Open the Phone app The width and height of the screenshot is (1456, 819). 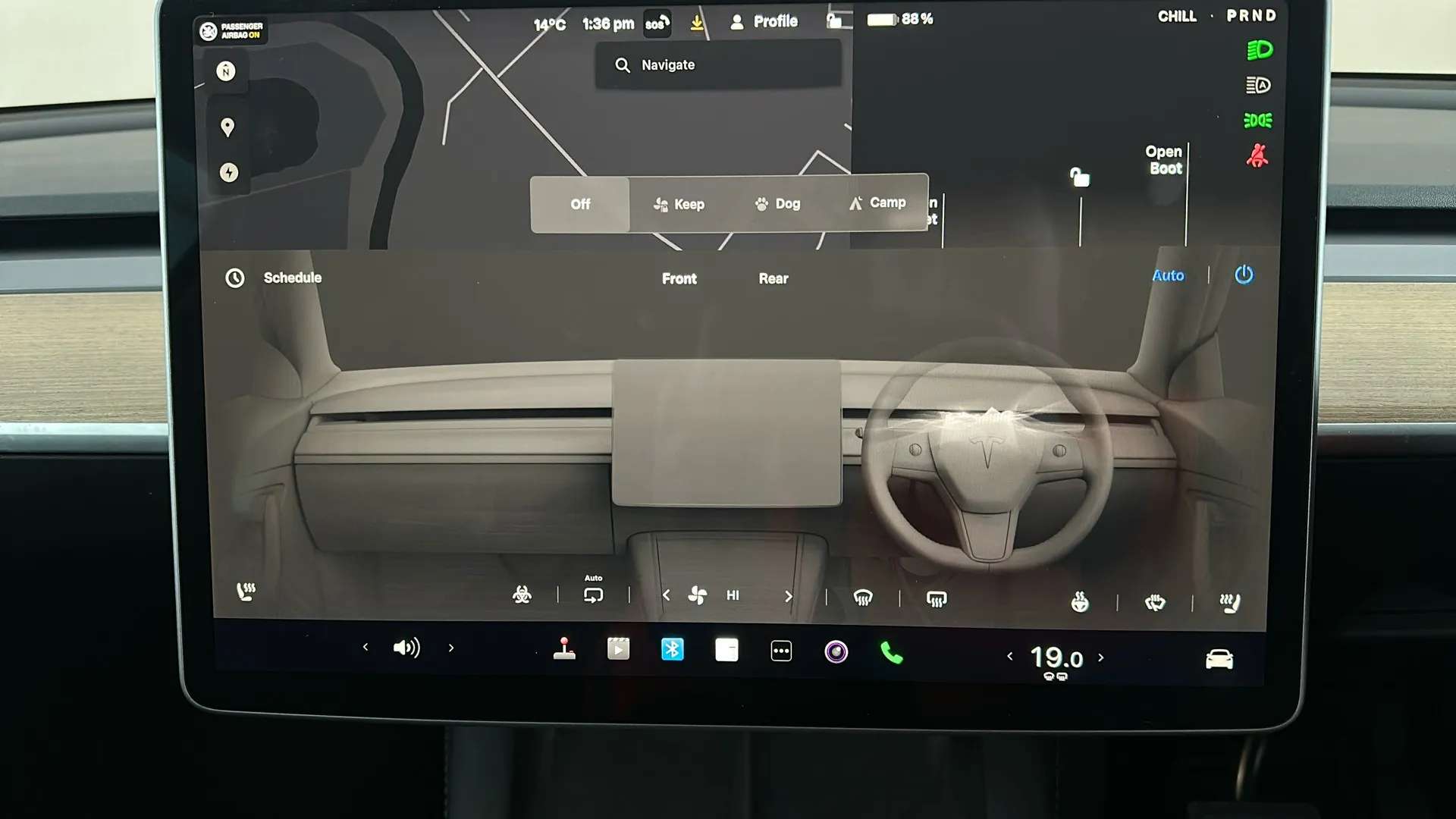(891, 651)
